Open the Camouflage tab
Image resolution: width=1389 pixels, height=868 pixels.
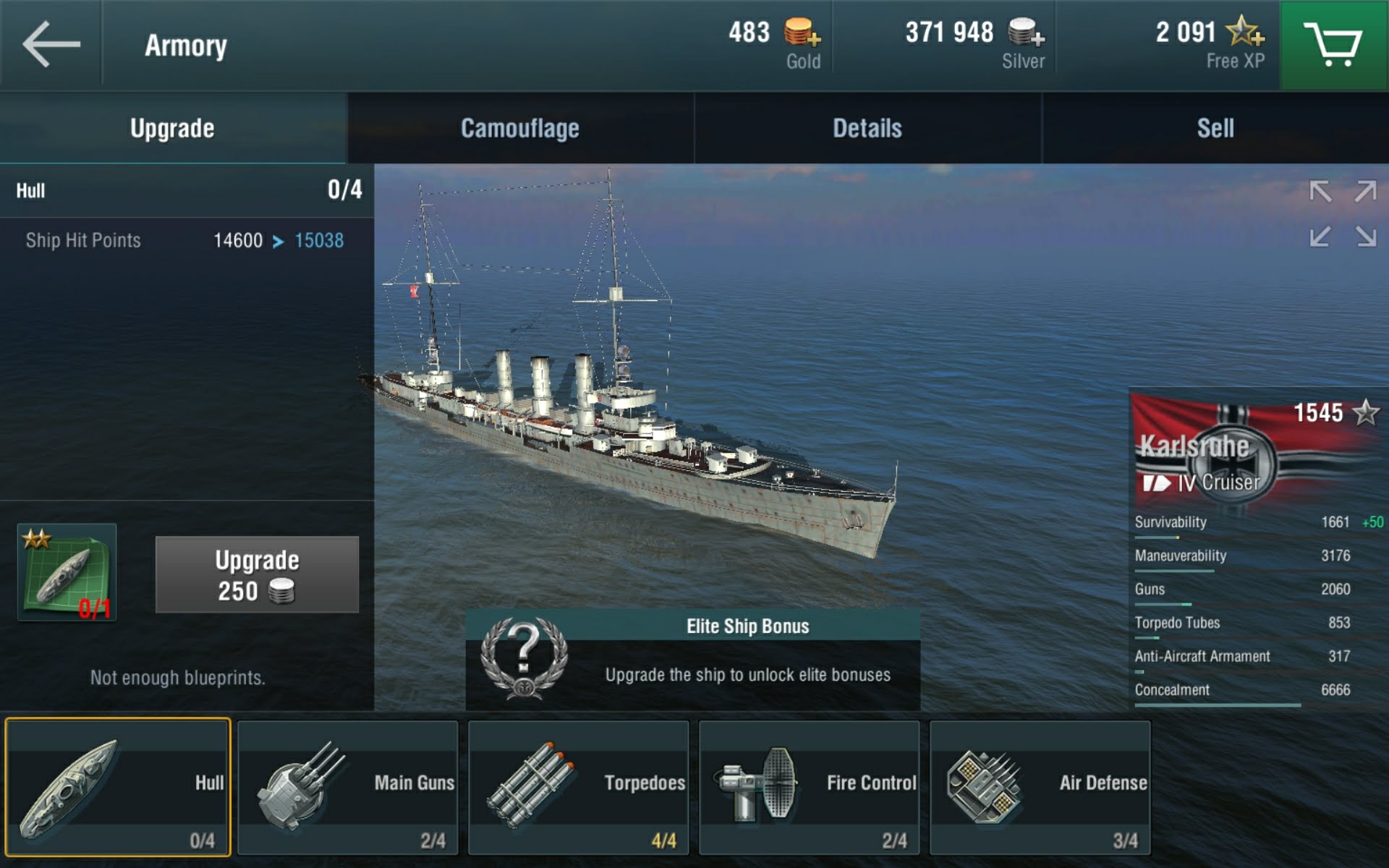point(519,128)
